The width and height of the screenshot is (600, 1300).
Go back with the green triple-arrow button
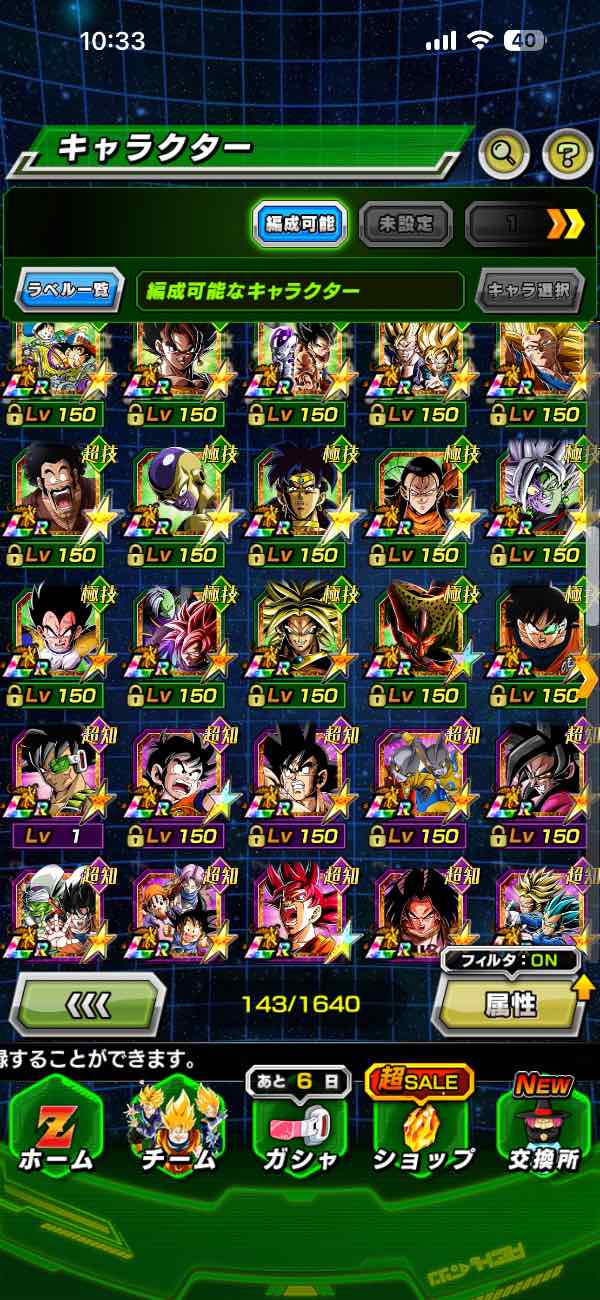[x=87, y=1003]
